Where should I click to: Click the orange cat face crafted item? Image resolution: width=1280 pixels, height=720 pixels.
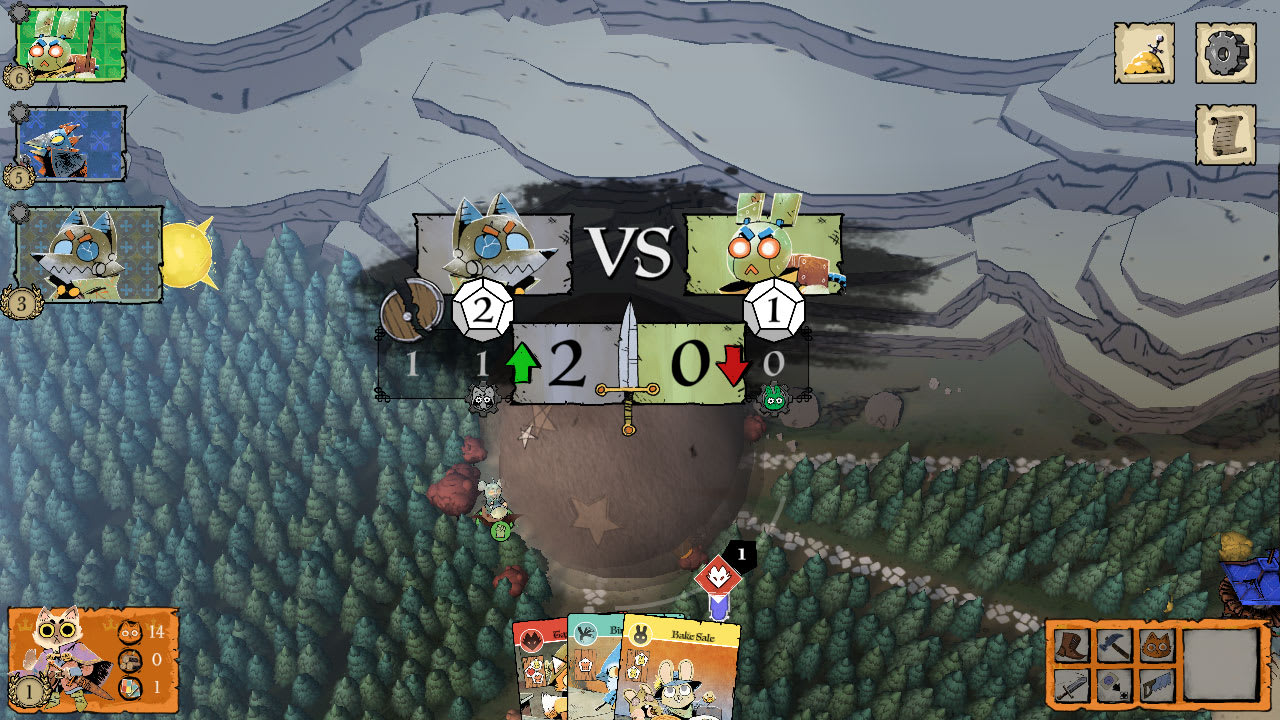coord(1155,645)
